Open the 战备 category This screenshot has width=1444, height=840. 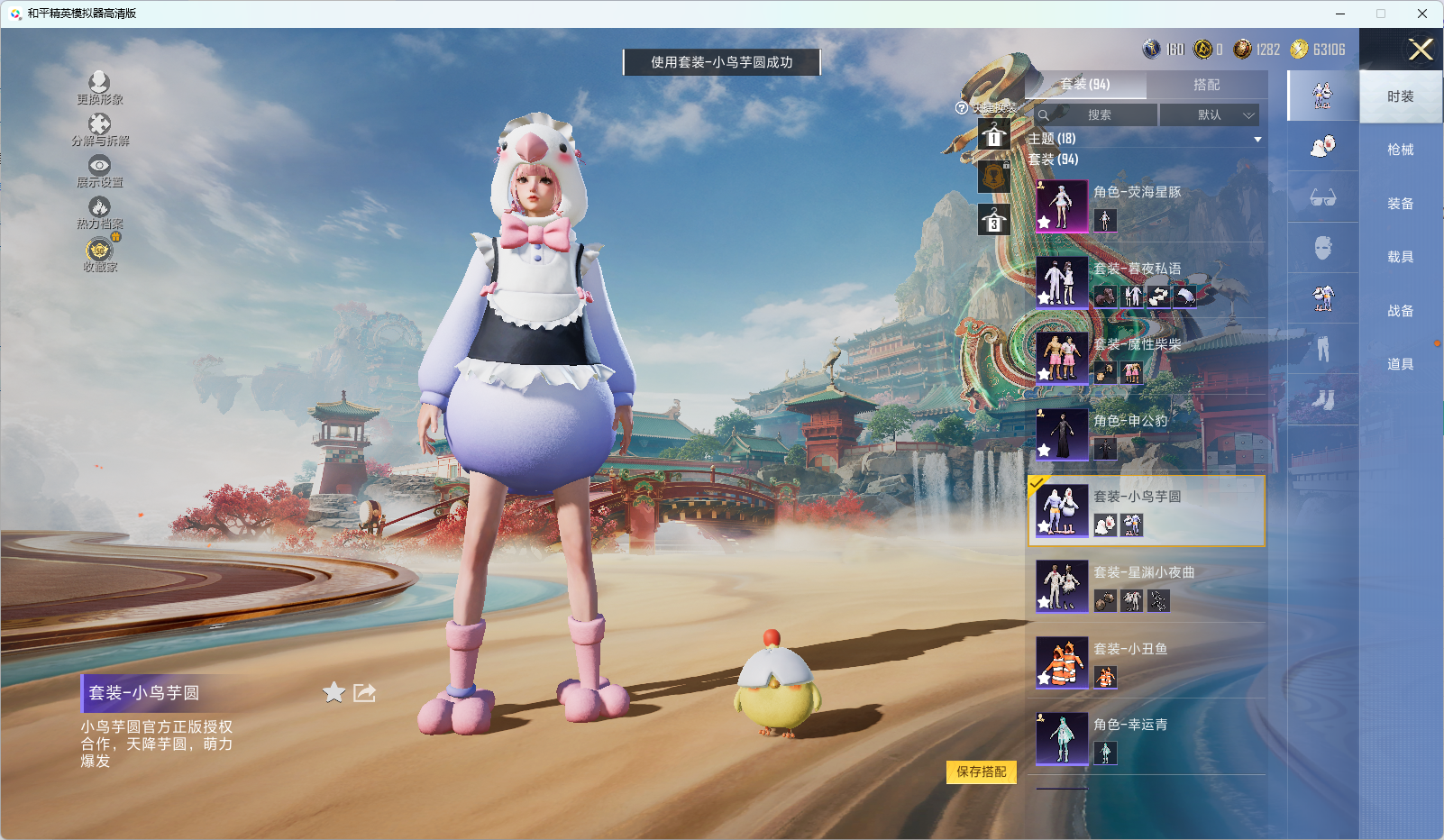click(x=1400, y=311)
